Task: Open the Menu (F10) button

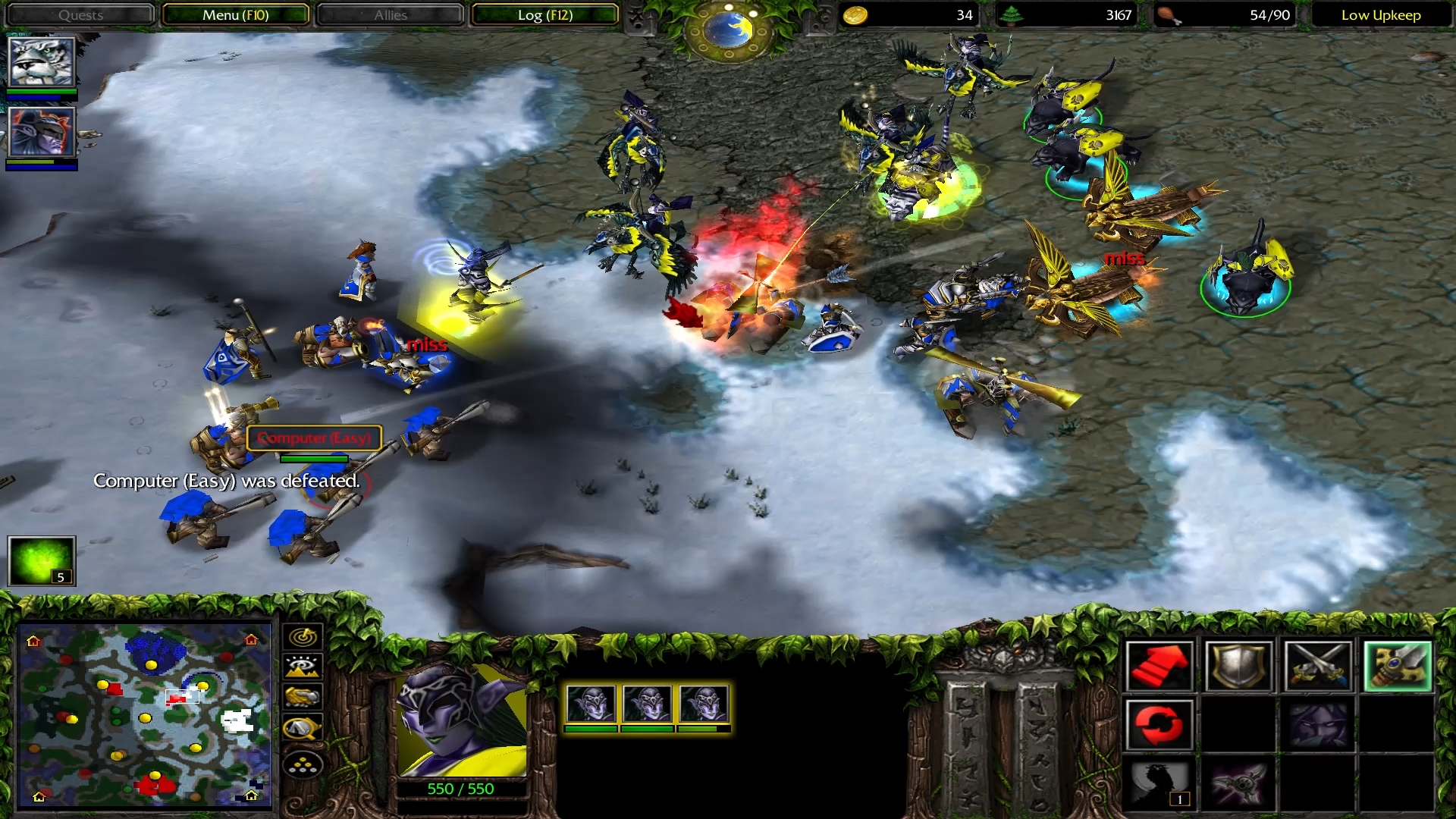Action: coord(235,15)
